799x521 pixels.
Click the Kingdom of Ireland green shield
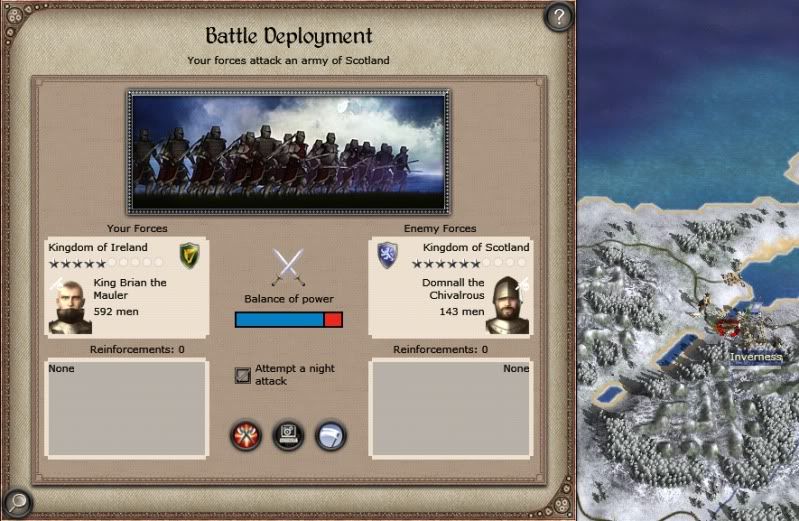tap(189, 255)
